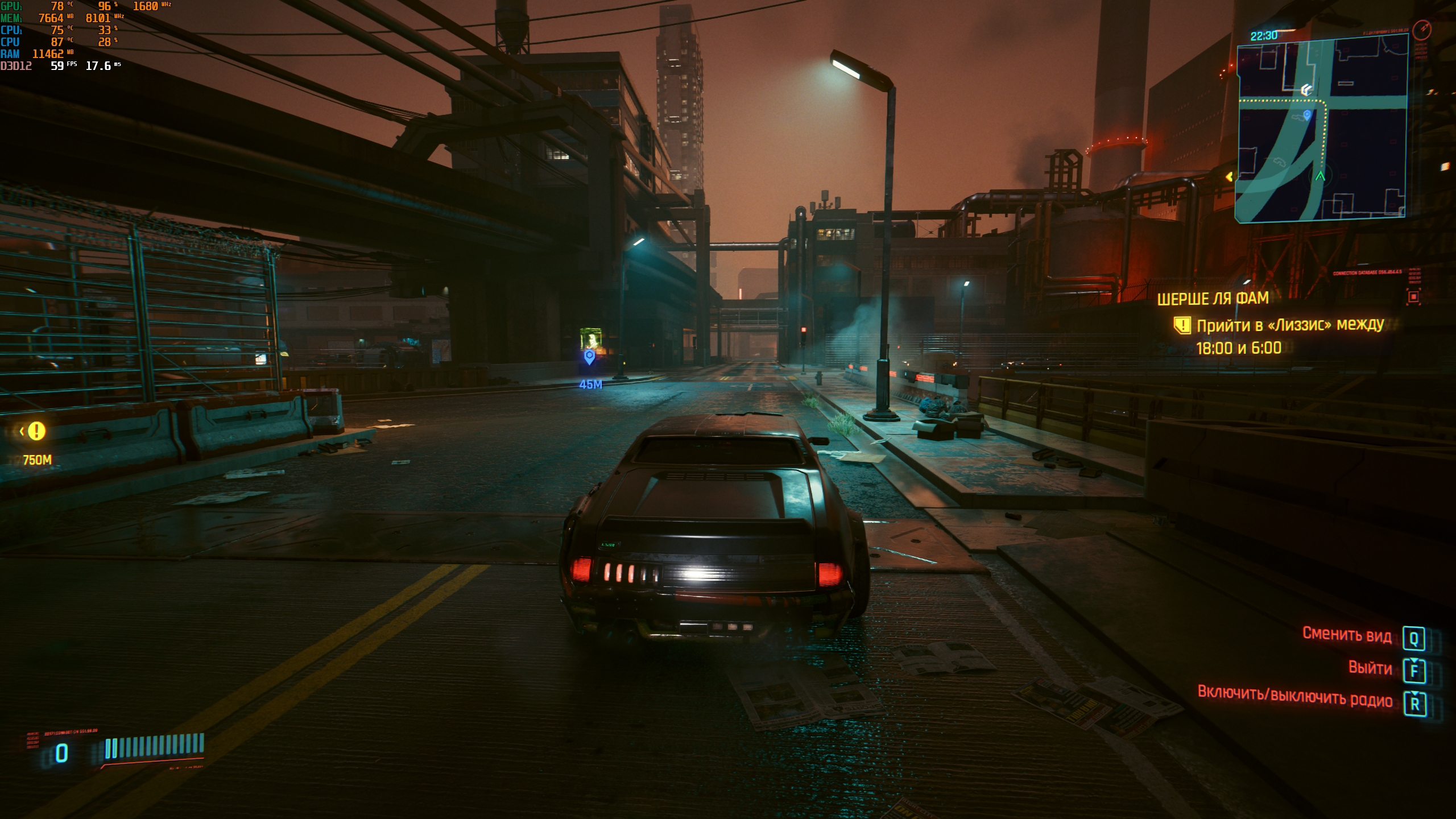Image resolution: width=1456 pixels, height=819 pixels.
Task: Choose the Сменить вид action
Action: coord(1347,635)
